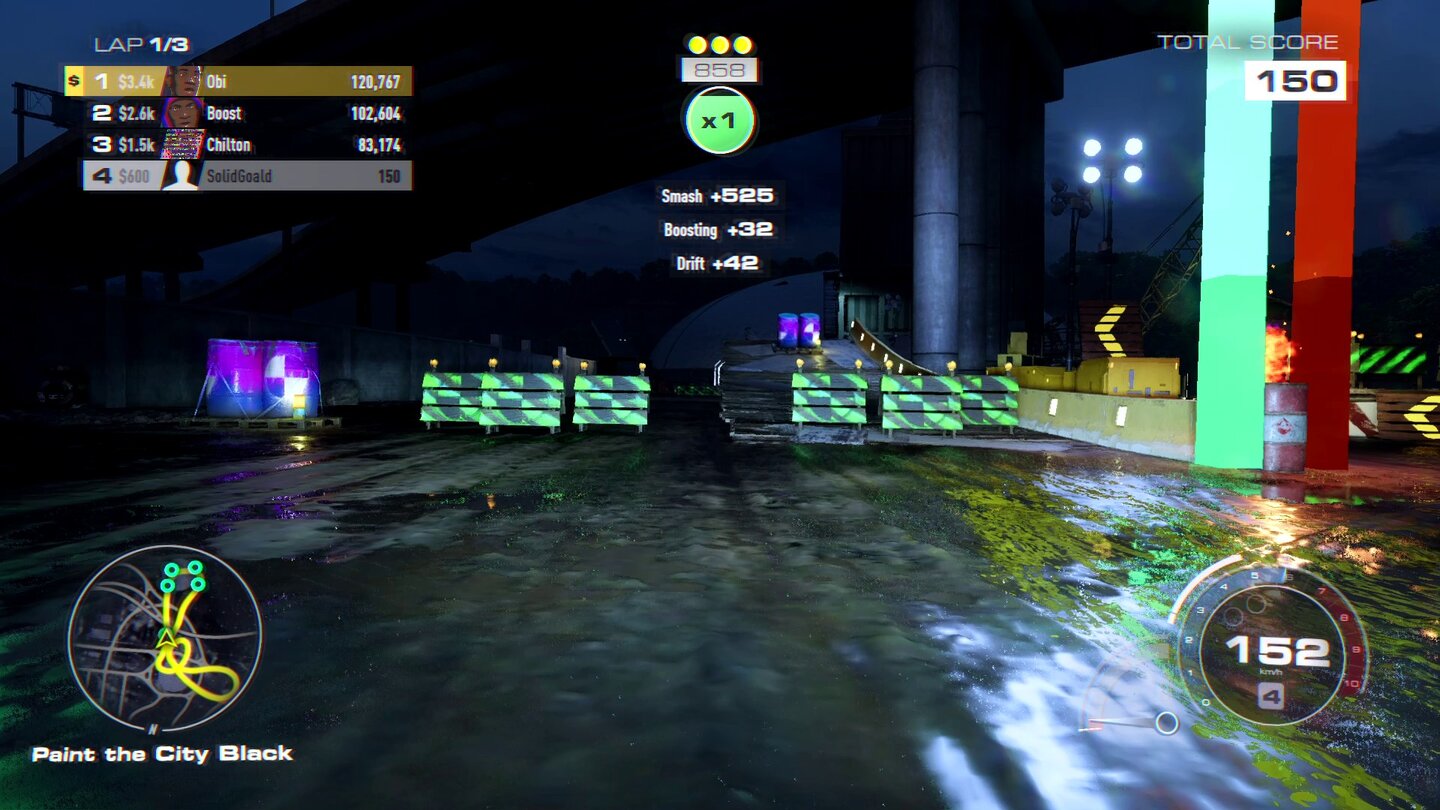Click the player arrow on the minimap
Viewport: 1440px width, 810px height.
coord(168,637)
